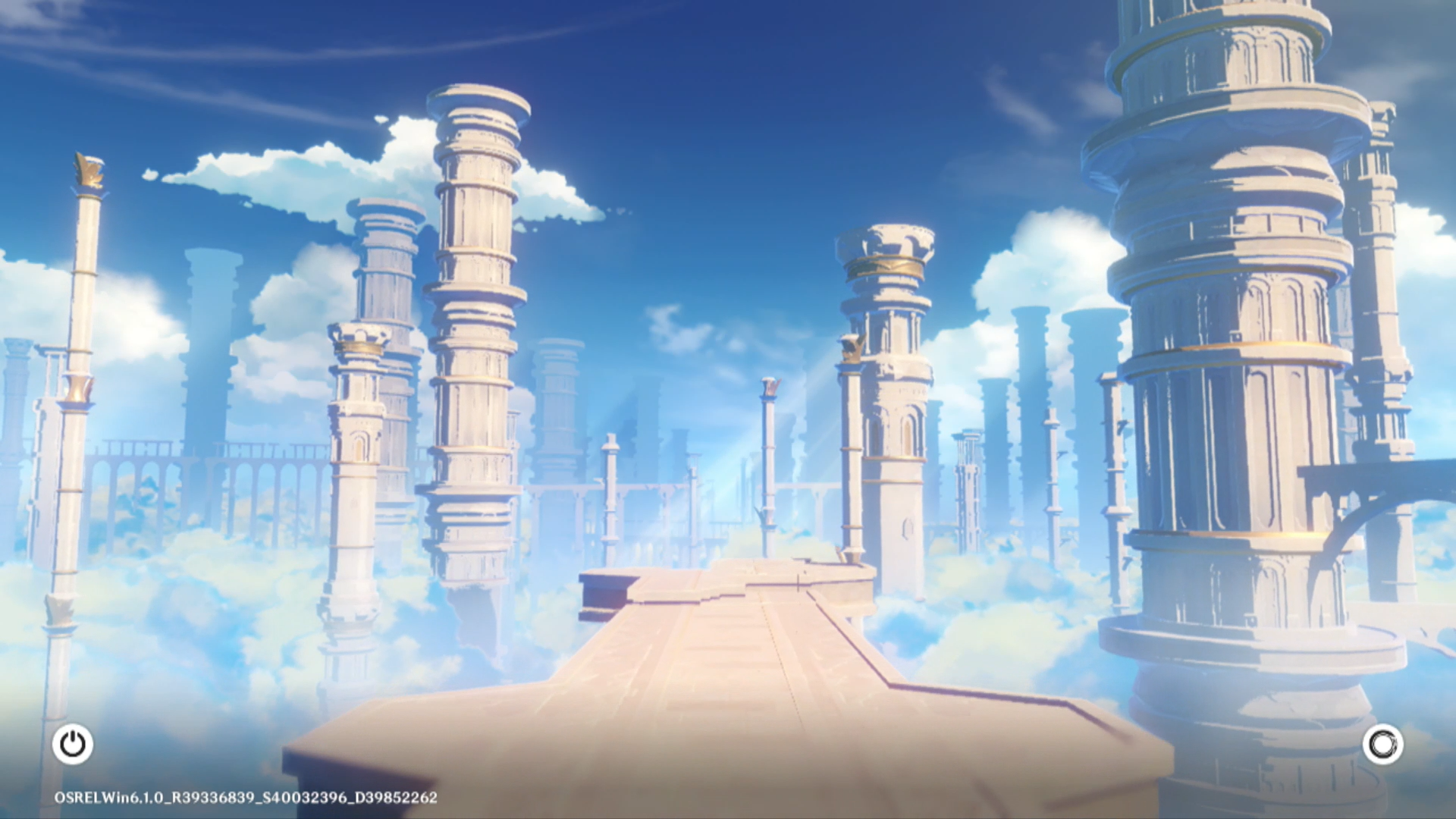Click the power icon to exit the game
The height and width of the screenshot is (819, 1456).
pos(73,744)
